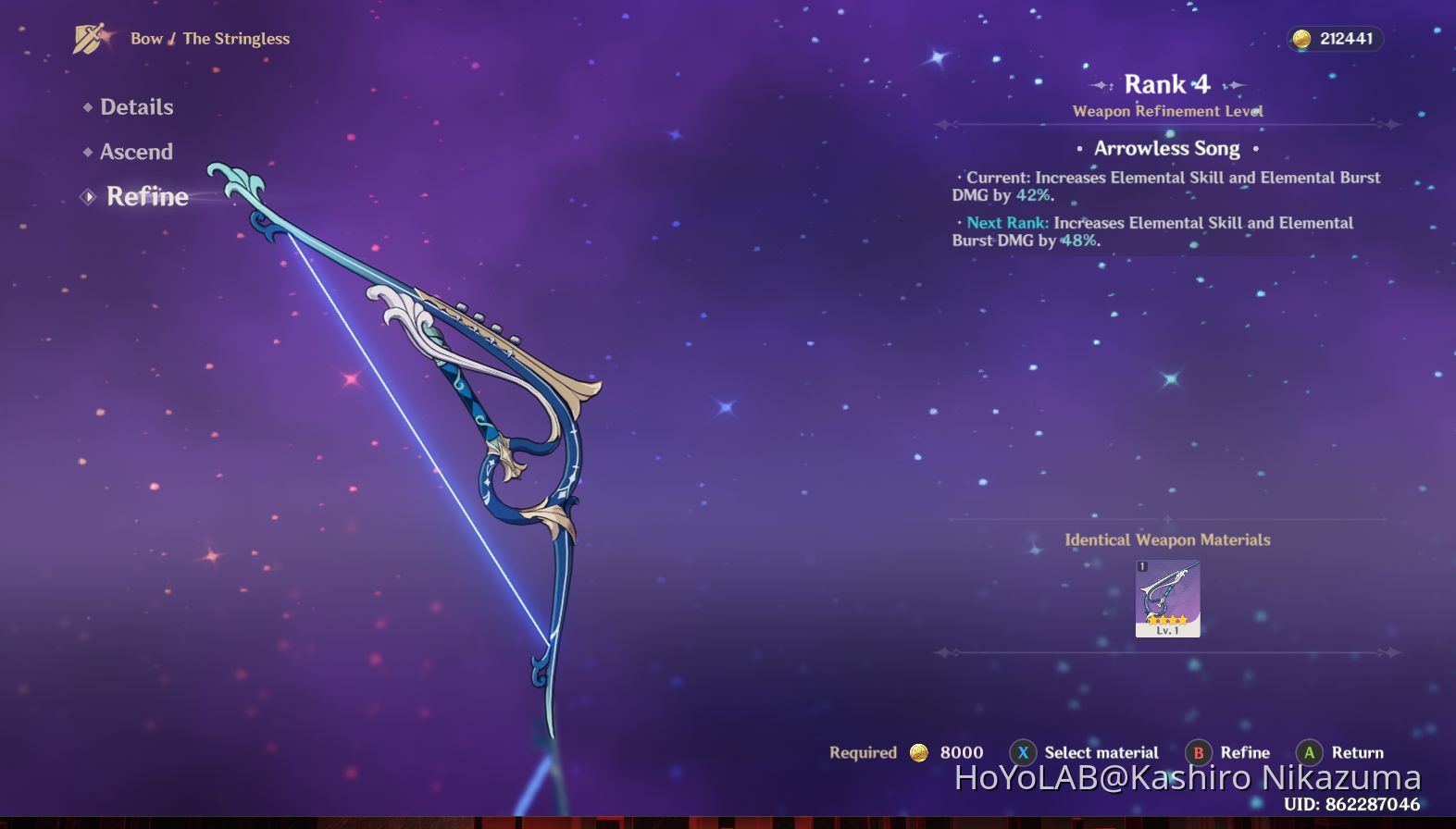Image resolution: width=1456 pixels, height=829 pixels.
Task: Expand the Rank 4 refinement level header
Action: tap(1167, 84)
